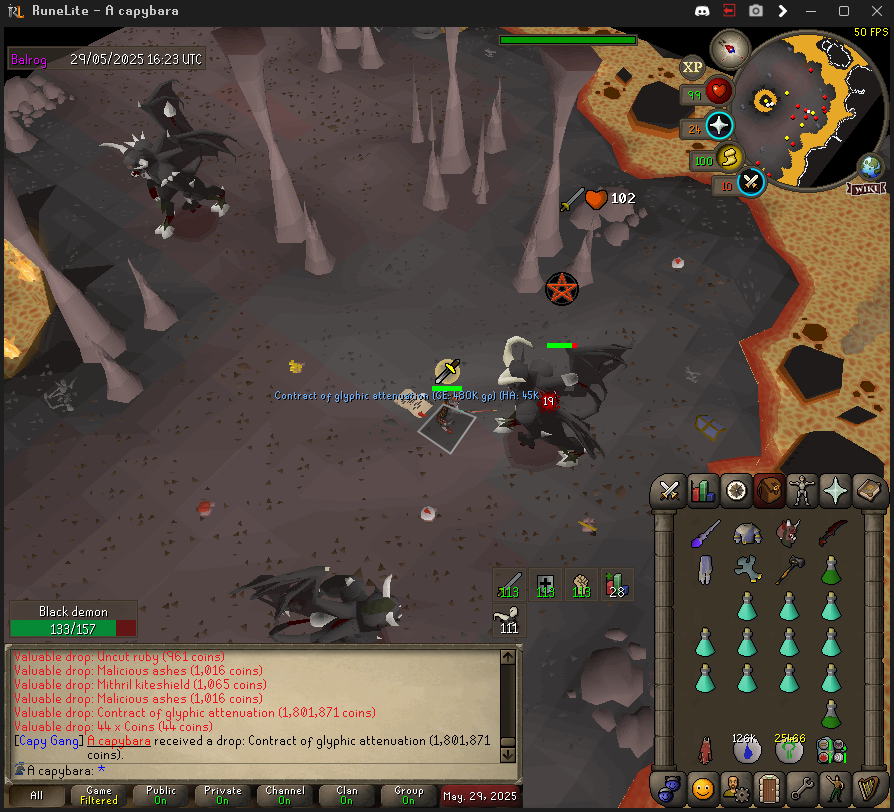Switch to the Skills tab
Viewport: 894px width, 812px height.
tap(703, 491)
